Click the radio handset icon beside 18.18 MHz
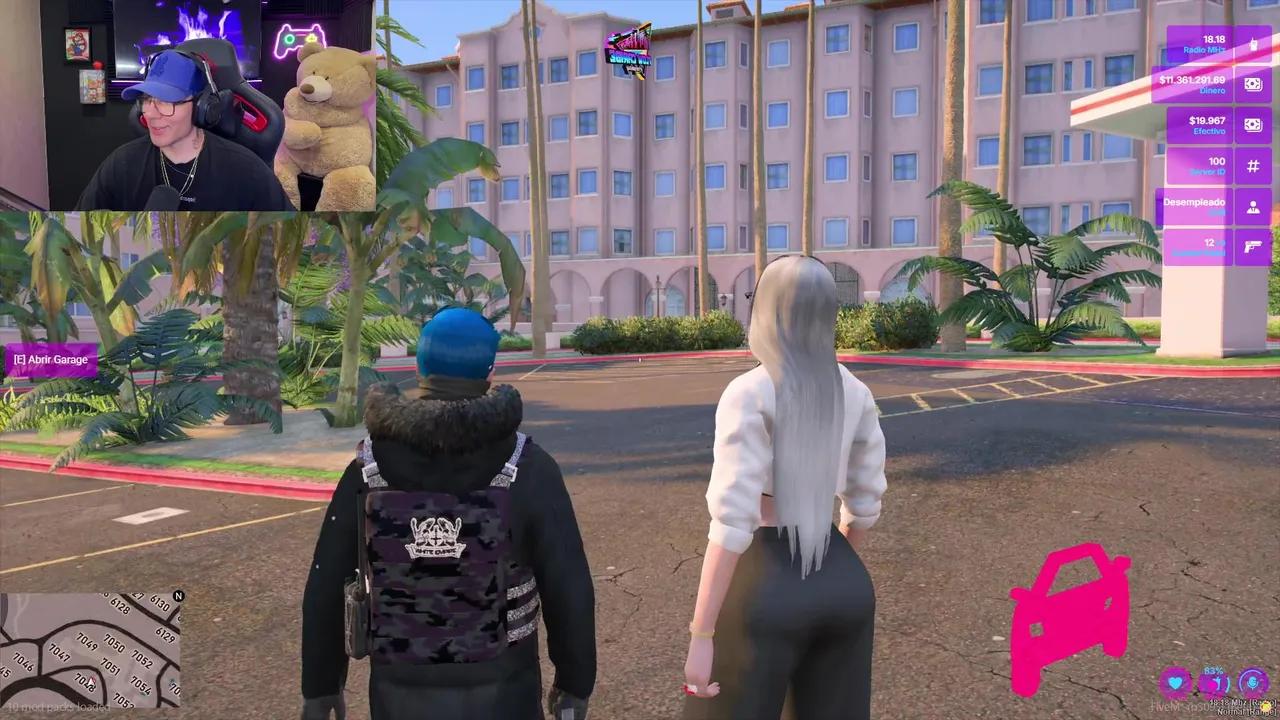The width and height of the screenshot is (1280, 720). click(1252, 45)
